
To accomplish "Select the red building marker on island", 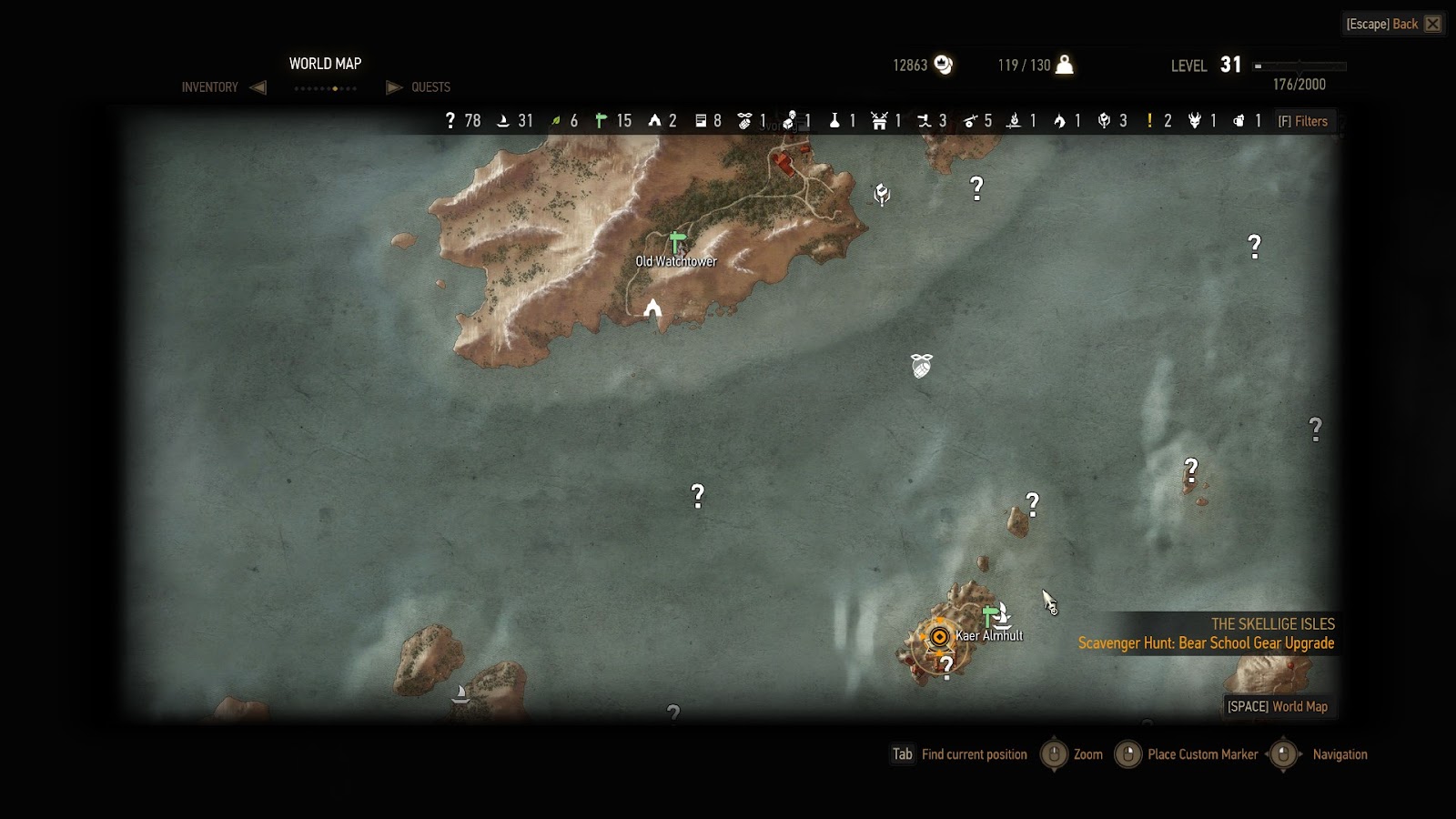I will [x=783, y=164].
